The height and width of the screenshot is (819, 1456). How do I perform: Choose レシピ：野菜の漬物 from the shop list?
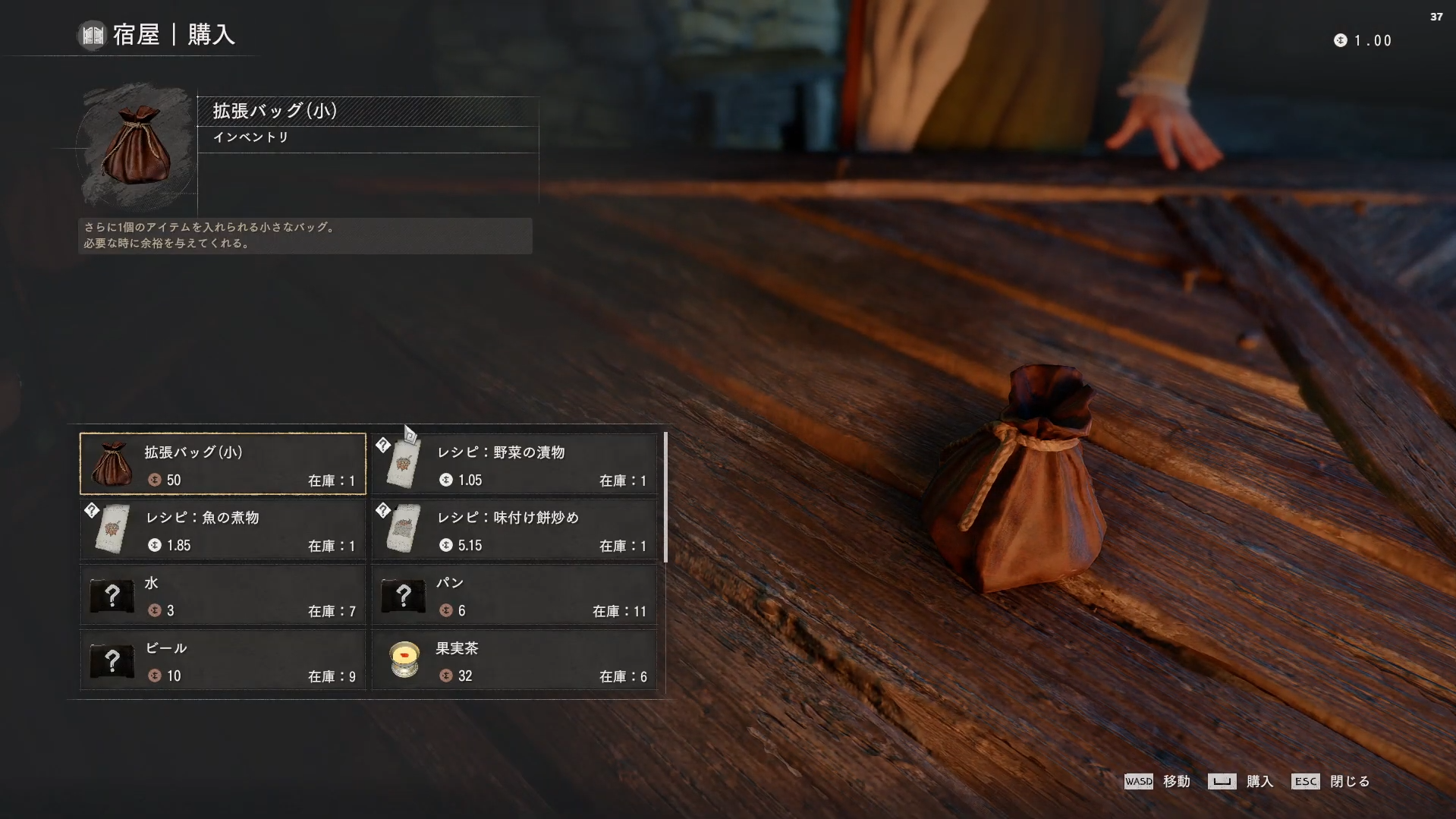pyautogui.click(x=514, y=464)
